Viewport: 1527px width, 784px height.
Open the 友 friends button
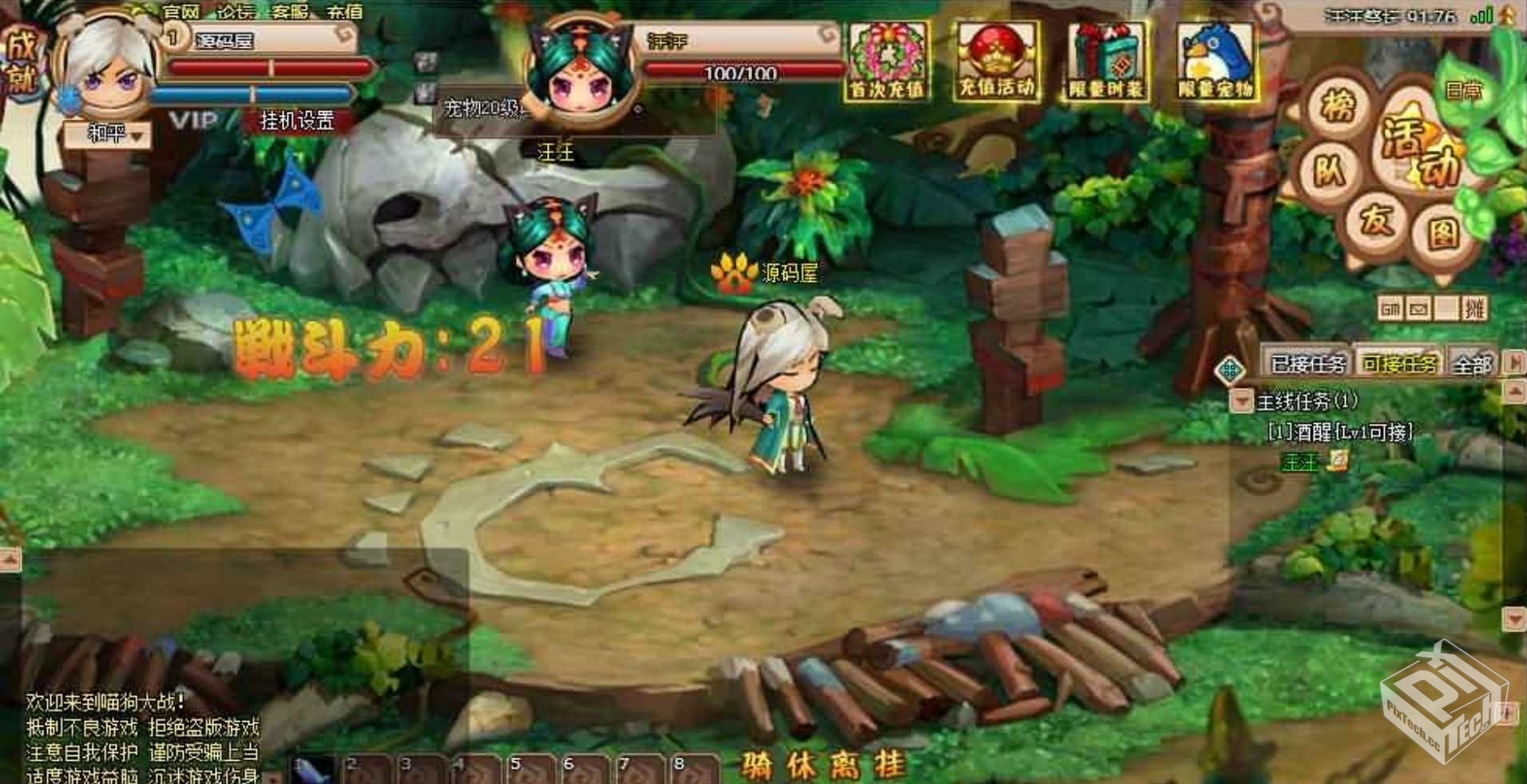pos(1377,218)
